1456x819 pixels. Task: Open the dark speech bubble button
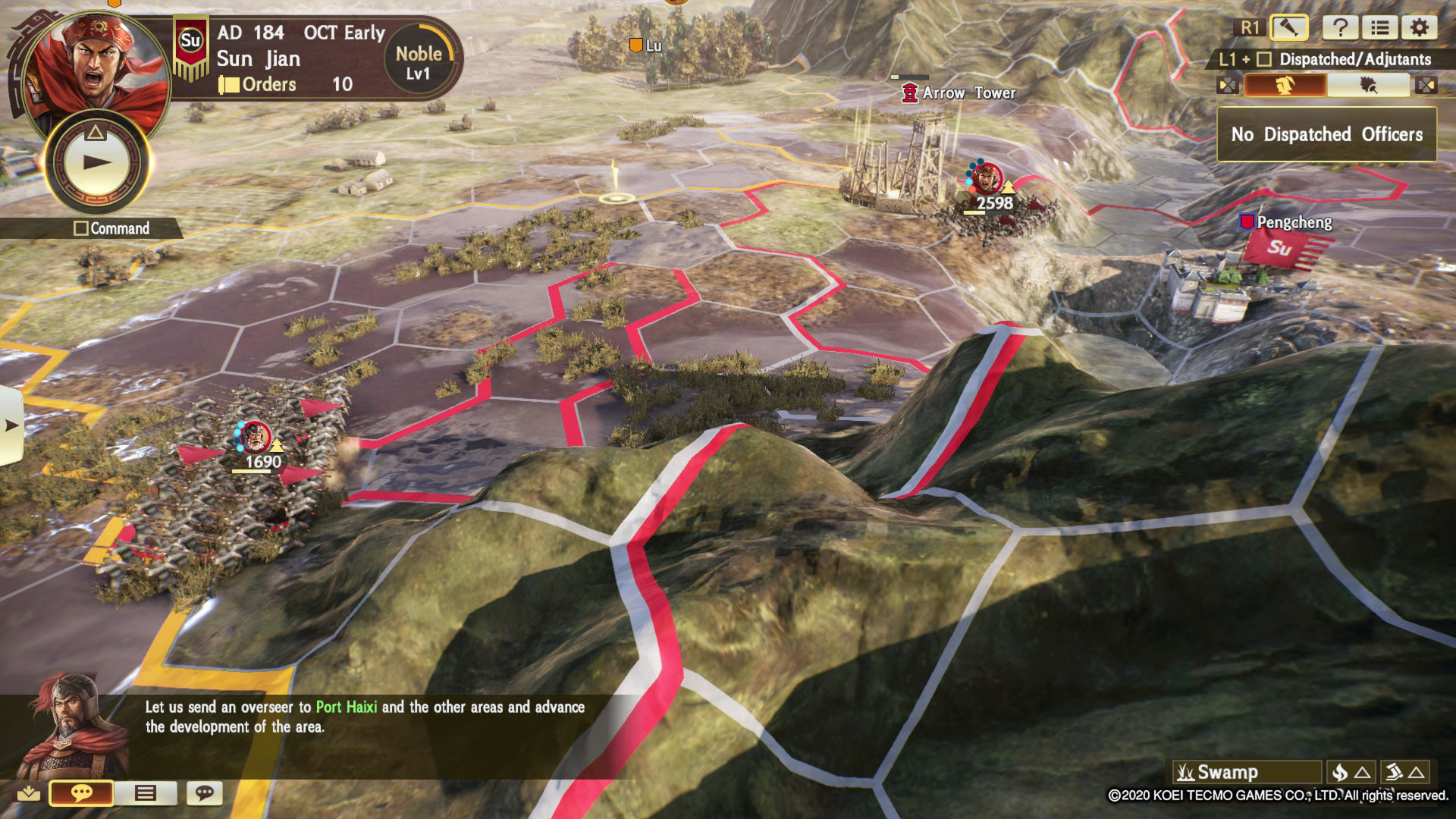[x=204, y=793]
